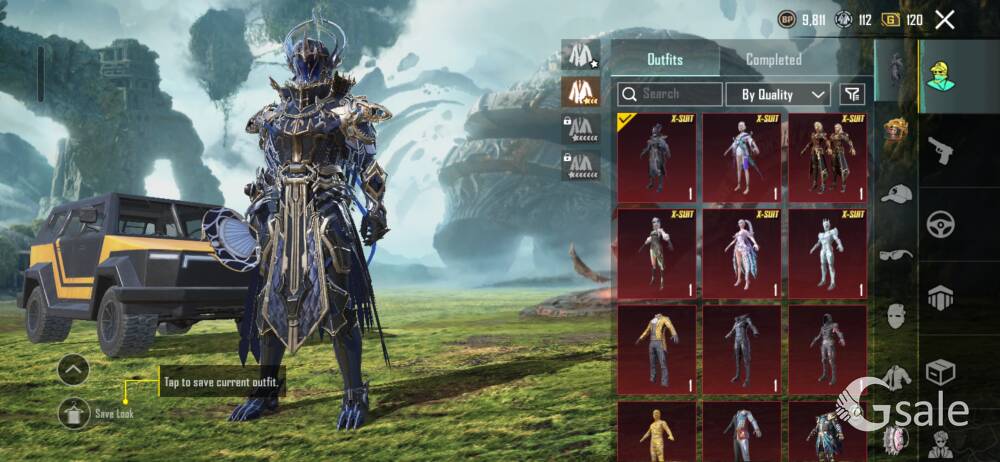1000x462 pixels.
Task: Open the steering wheel vehicle category
Action: tap(940, 223)
